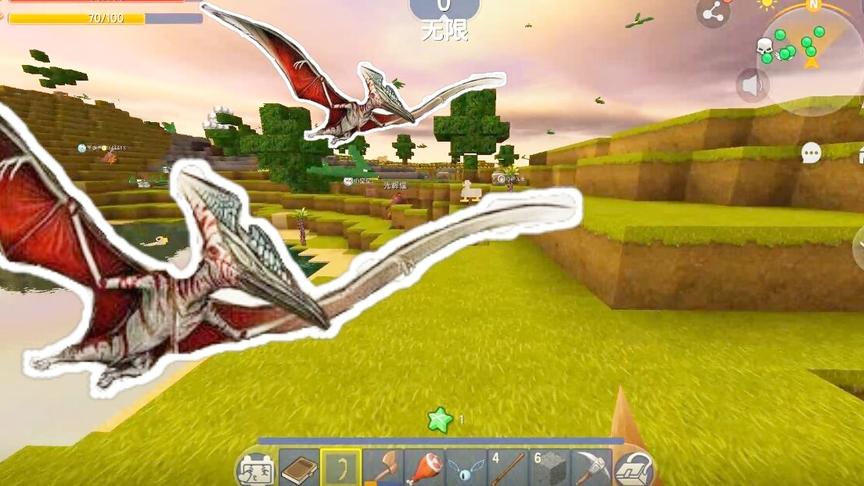Select the meat drumstick hotbar slot

pos(424,467)
